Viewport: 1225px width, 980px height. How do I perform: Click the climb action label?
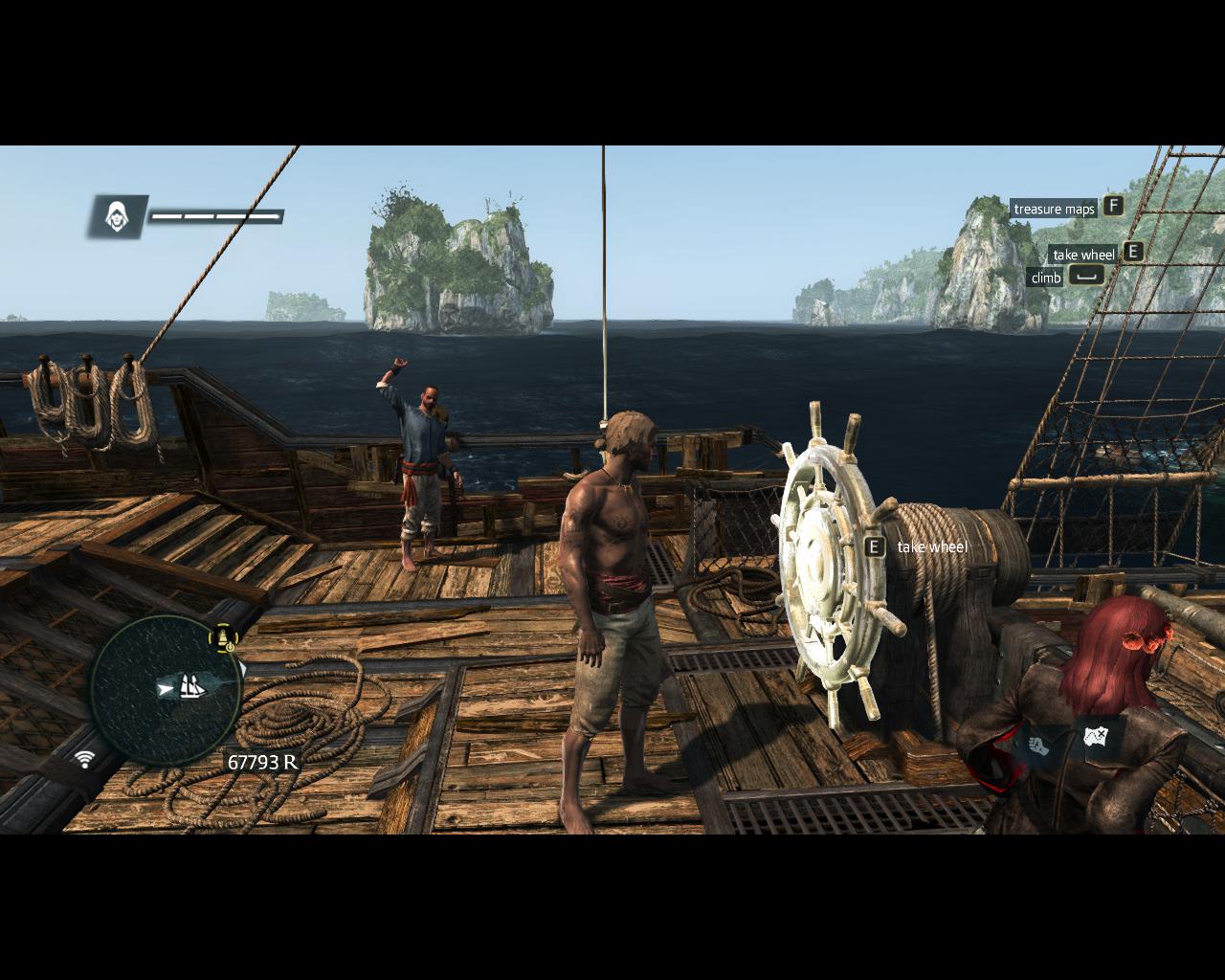[1046, 278]
